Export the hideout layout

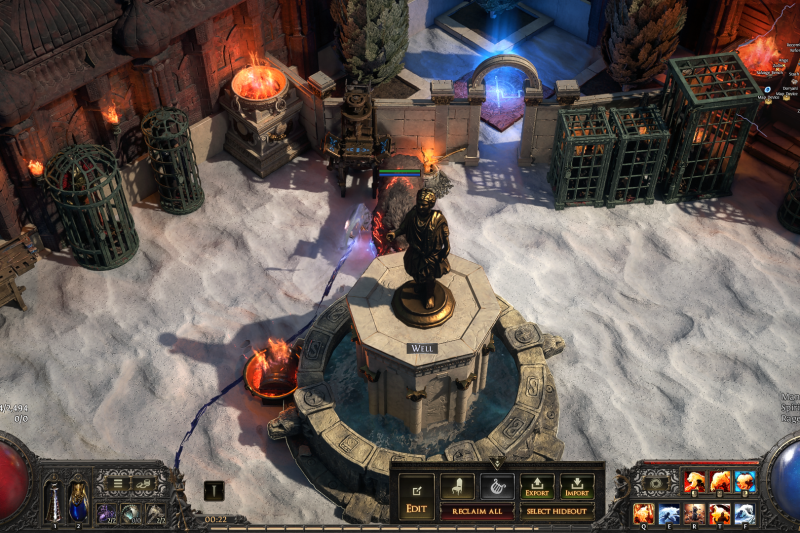coord(537,487)
